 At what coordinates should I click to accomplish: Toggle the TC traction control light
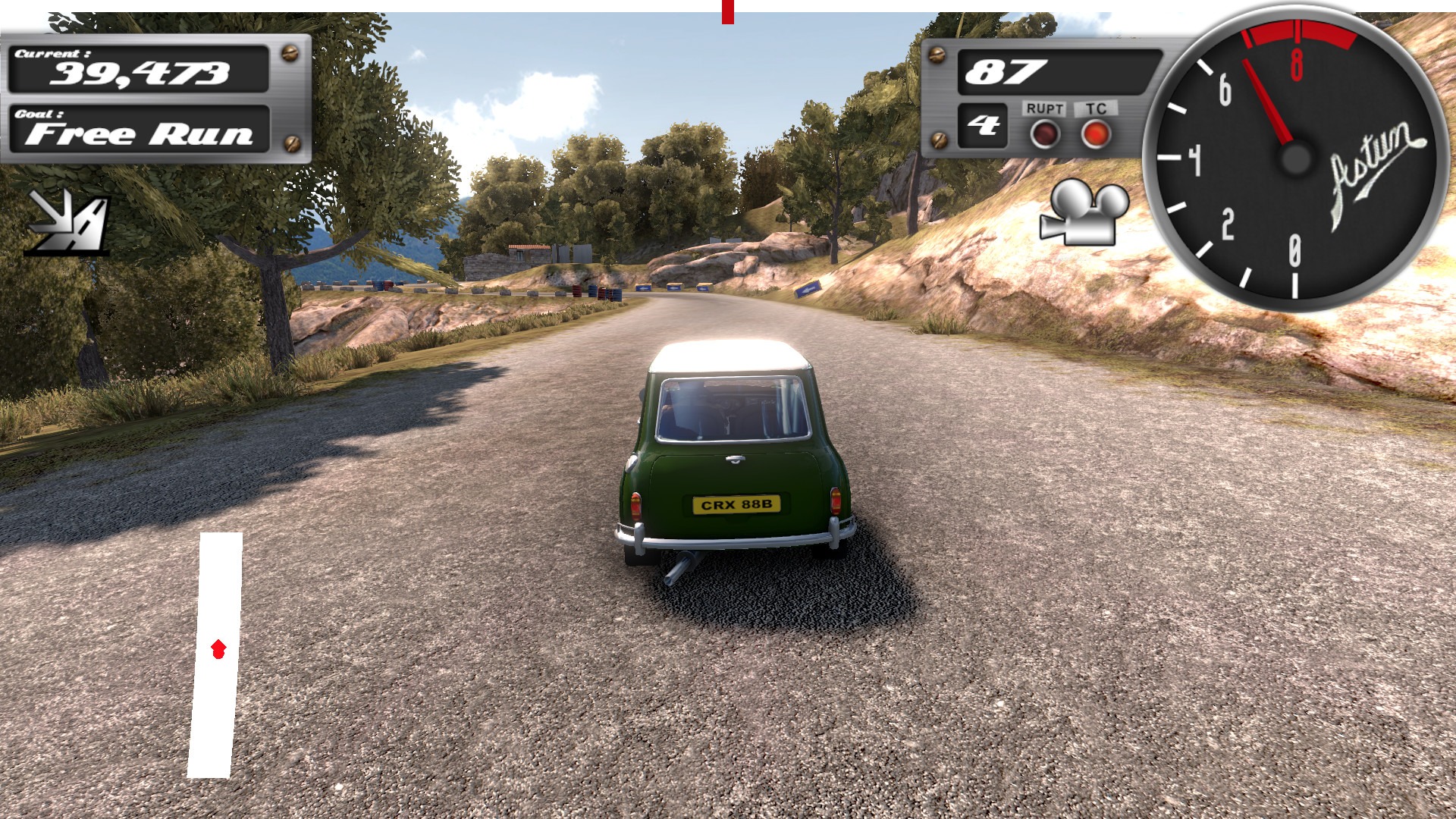point(1096,135)
